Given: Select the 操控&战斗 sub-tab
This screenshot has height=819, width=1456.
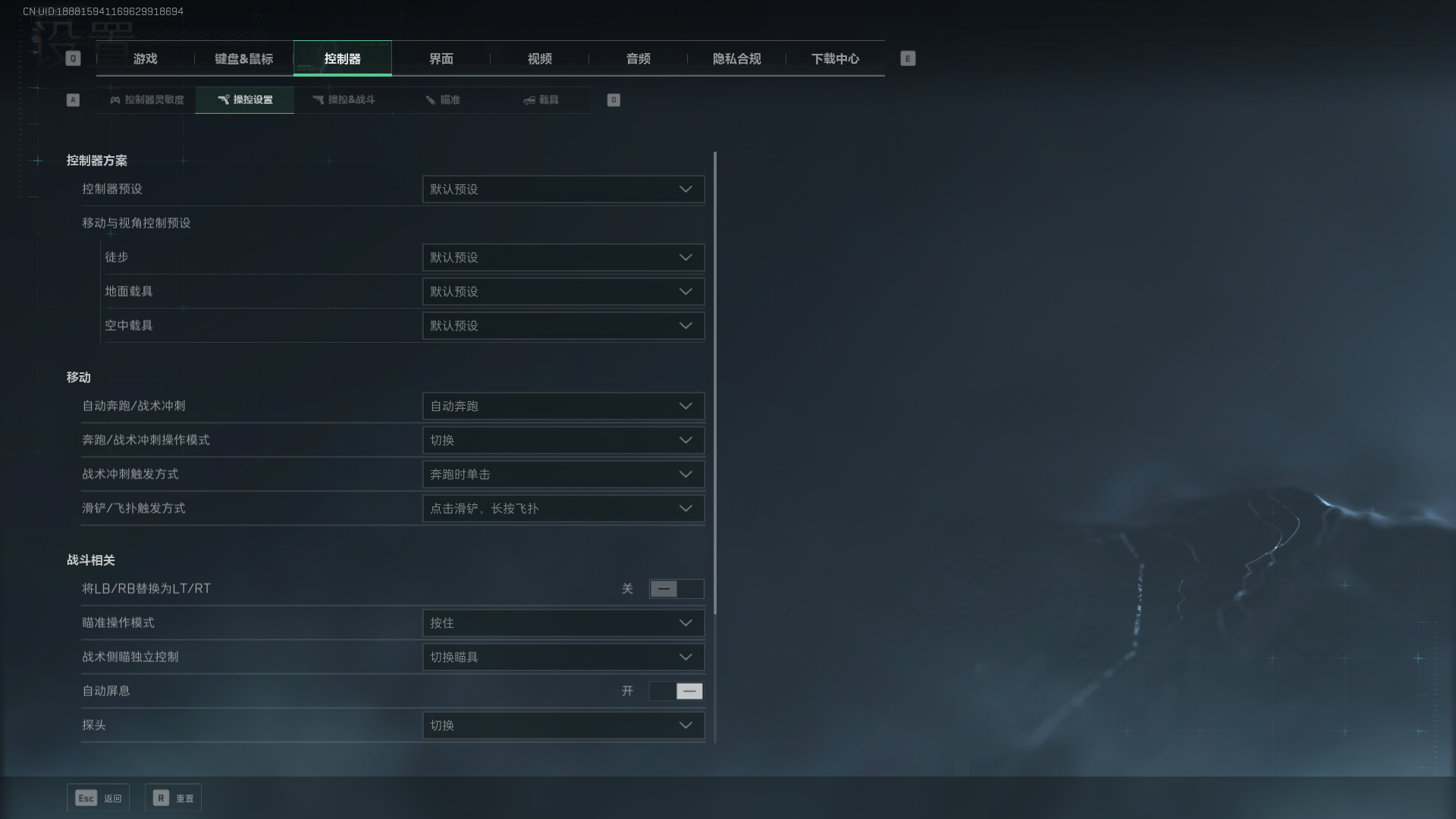Looking at the screenshot, I should (344, 100).
